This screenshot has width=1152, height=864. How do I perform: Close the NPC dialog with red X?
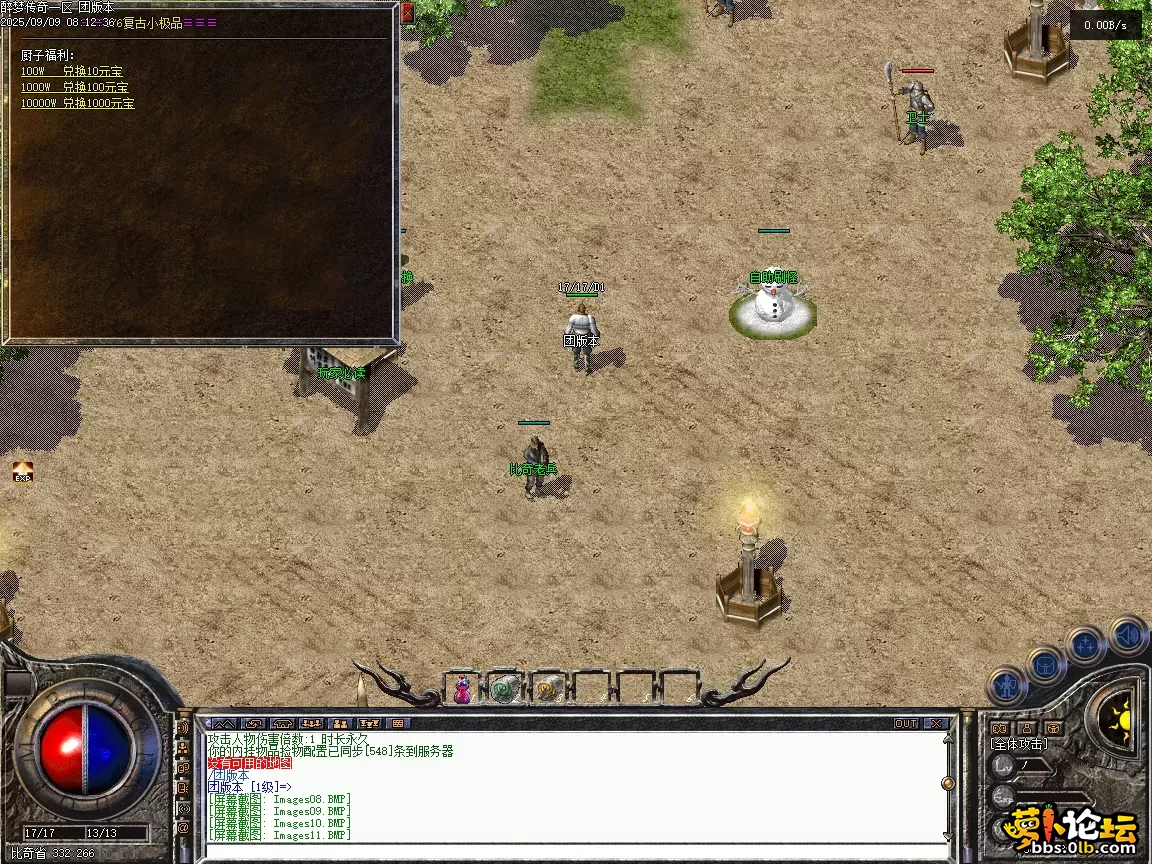coord(407,13)
